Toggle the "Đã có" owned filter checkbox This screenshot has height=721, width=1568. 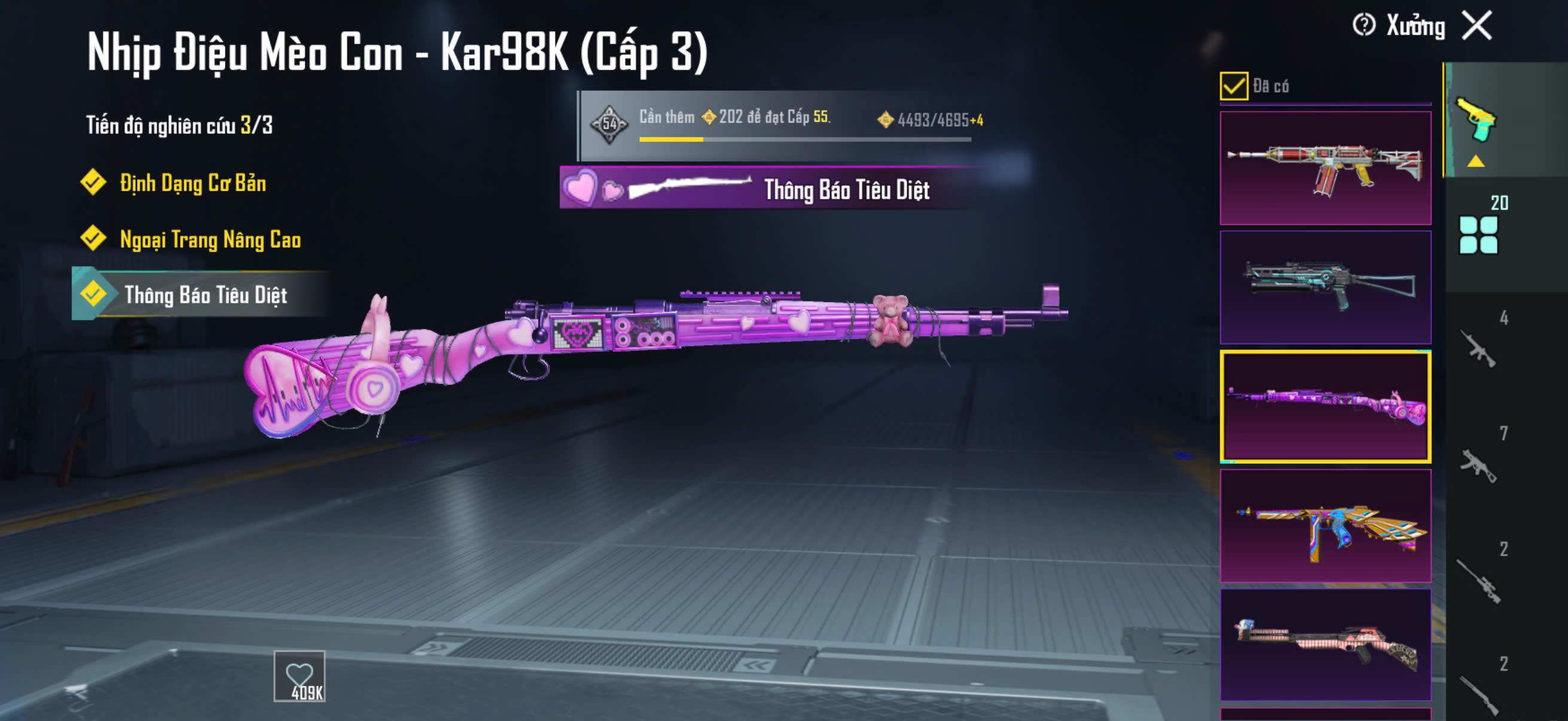pyautogui.click(x=1233, y=85)
